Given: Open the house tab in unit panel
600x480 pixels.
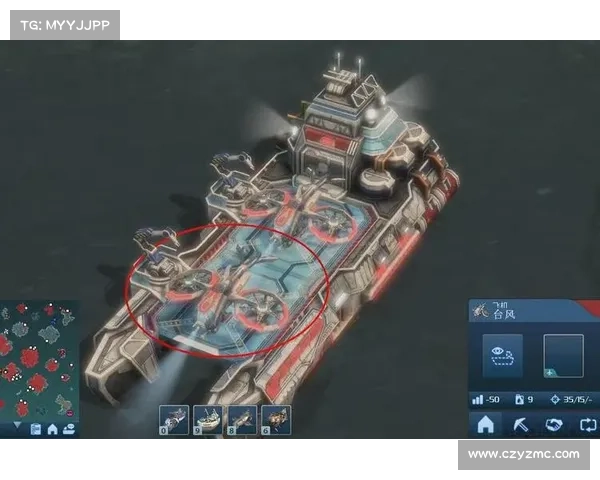Looking at the screenshot, I should point(486,425).
